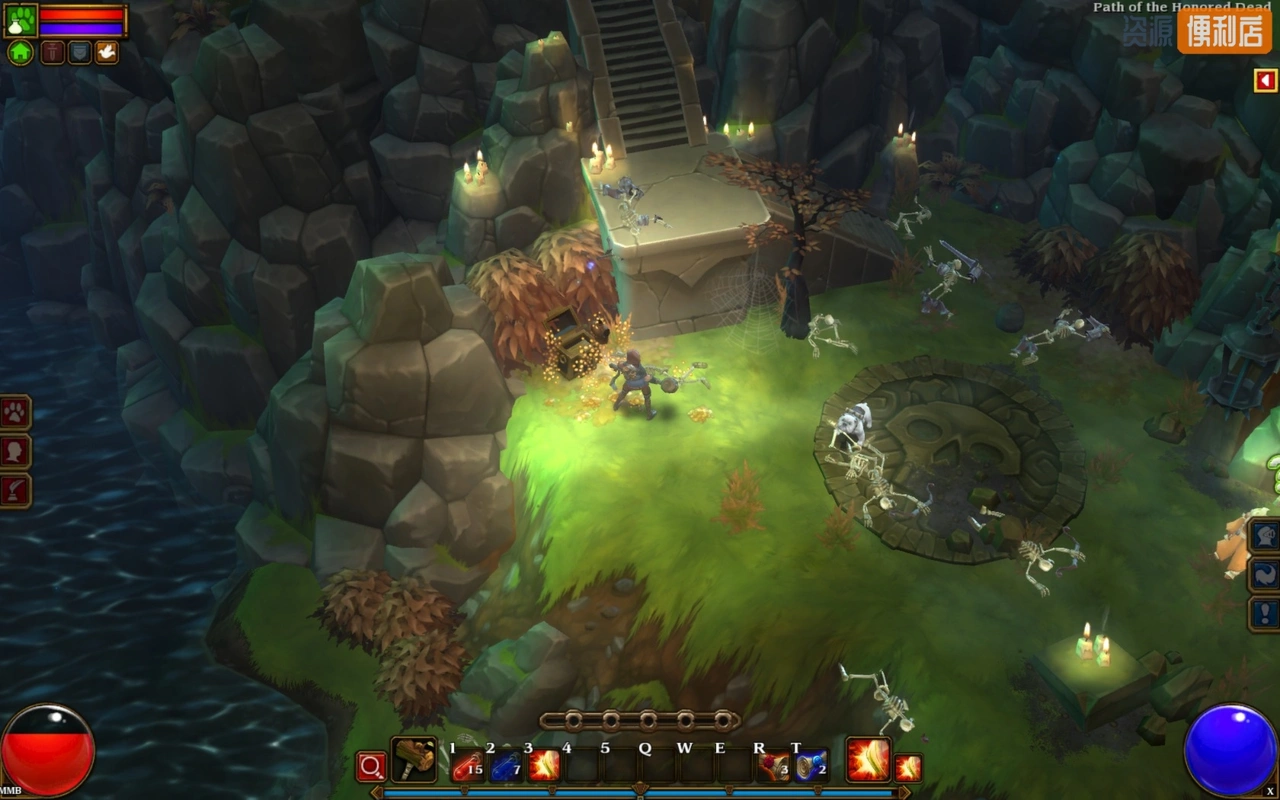Image resolution: width=1280 pixels, height=800 pixels.
Task: Open the pet portrait panel
Action: 20,20
